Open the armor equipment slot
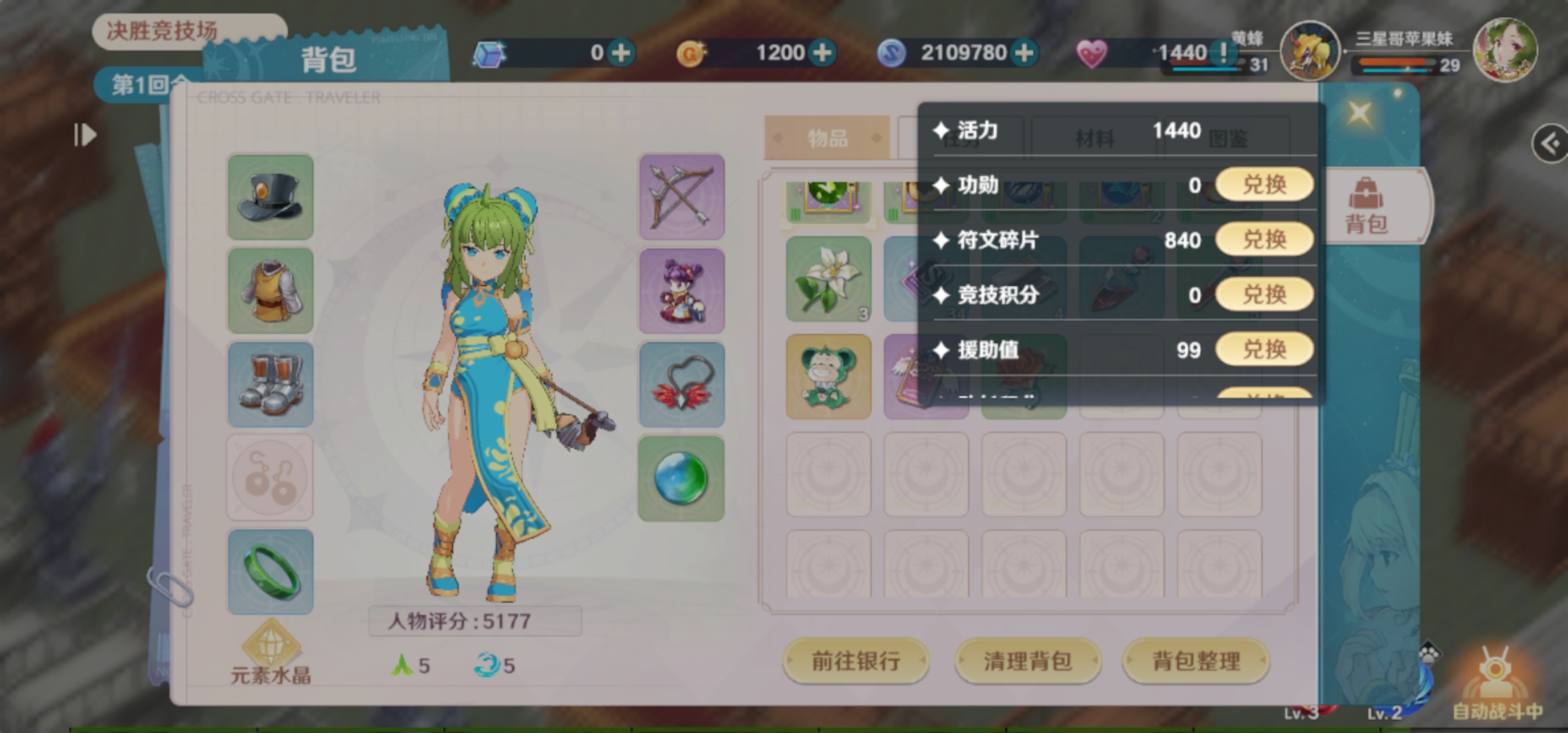 coord(270,292)
